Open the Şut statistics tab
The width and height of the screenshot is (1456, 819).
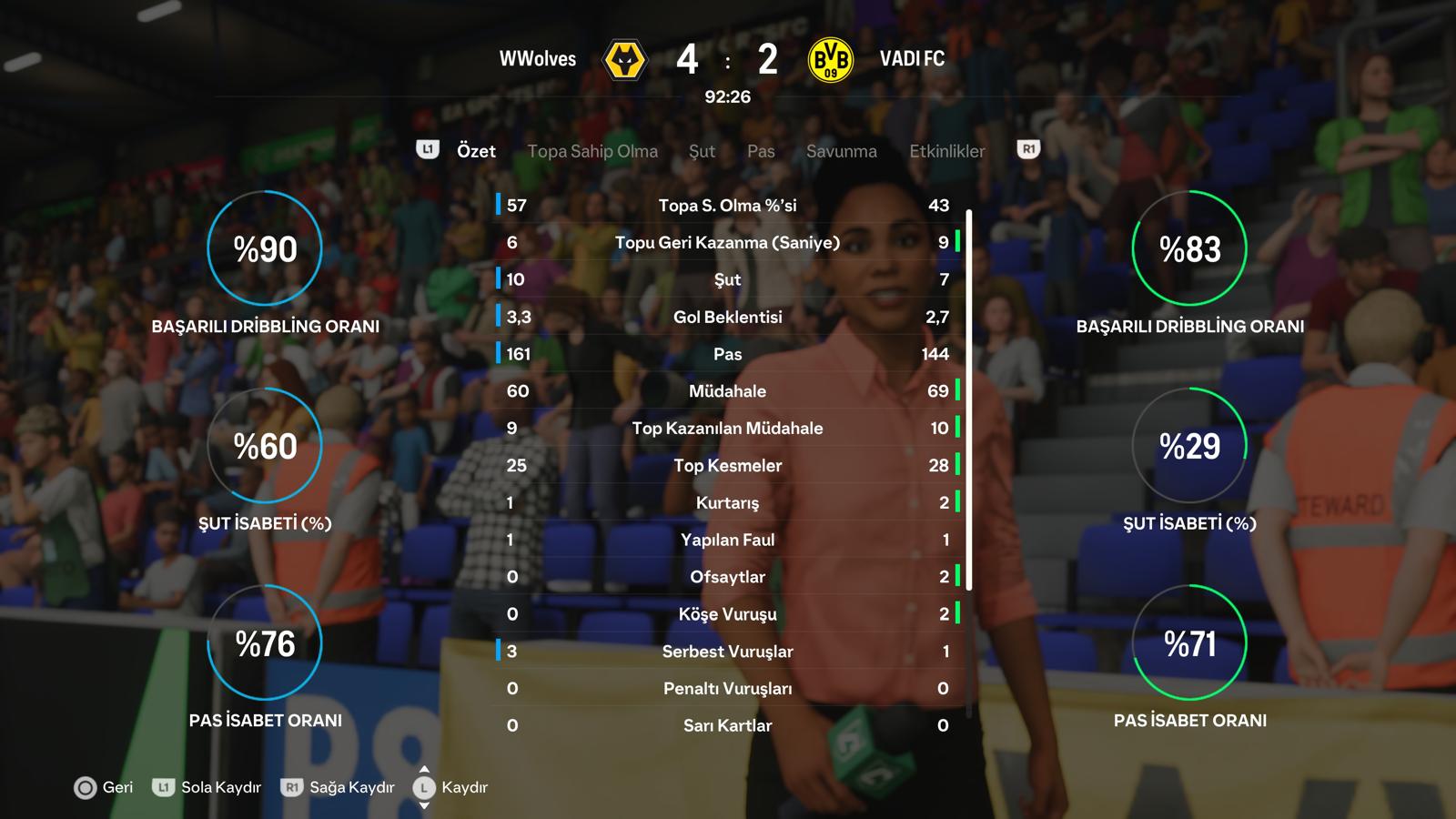pyautogui.click(x=702, y=151)
